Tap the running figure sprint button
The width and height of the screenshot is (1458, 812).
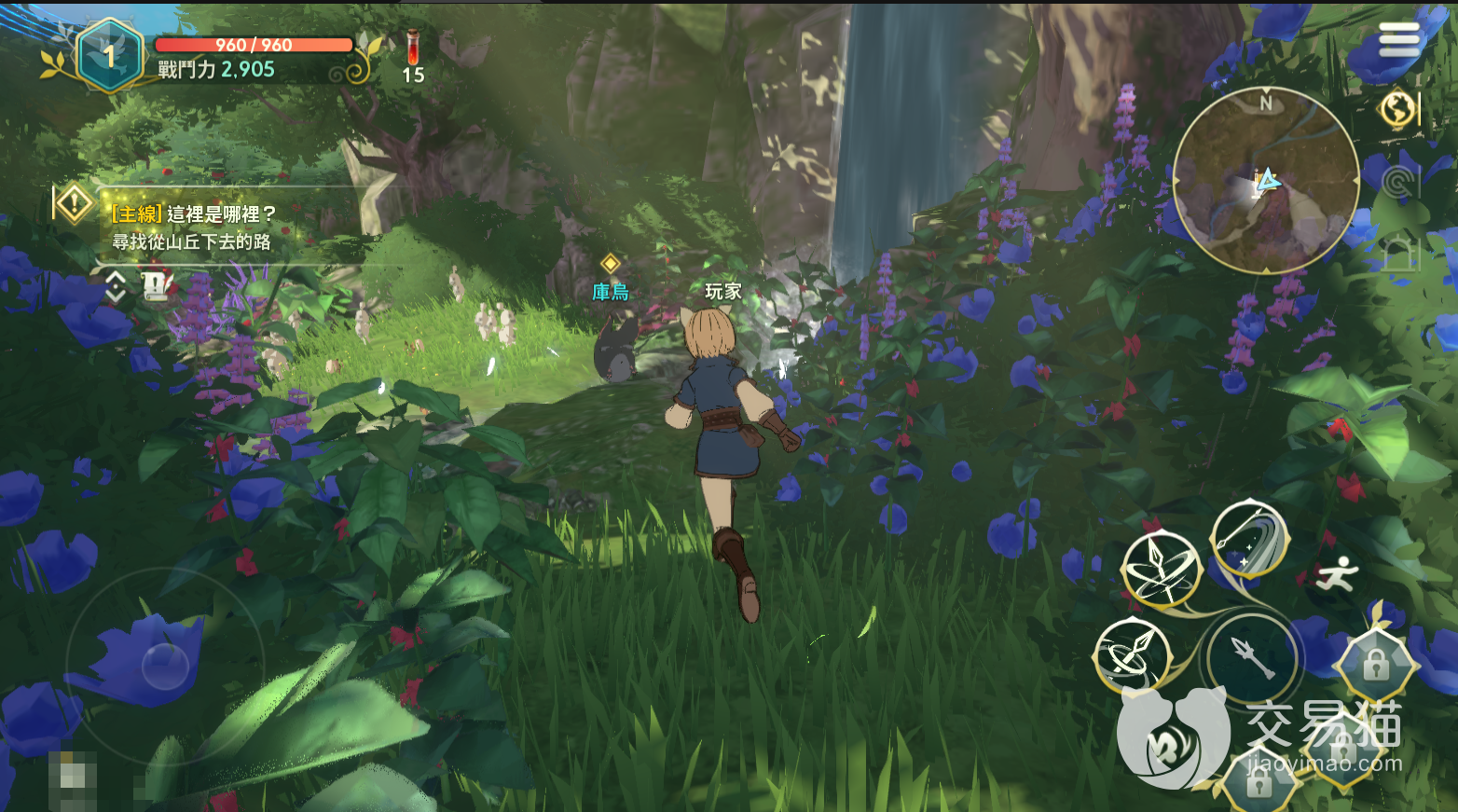pyautogui.click(x=1337, y=573)
